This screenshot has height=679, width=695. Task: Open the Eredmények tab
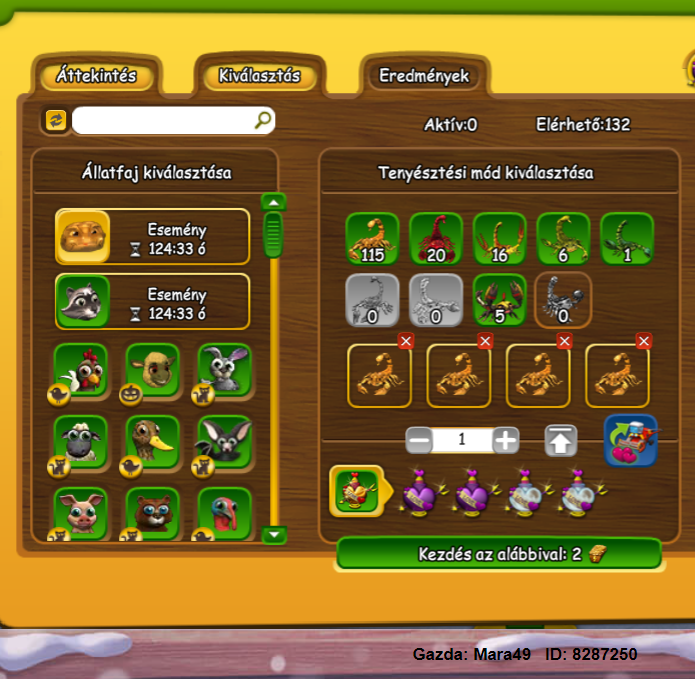424,76
